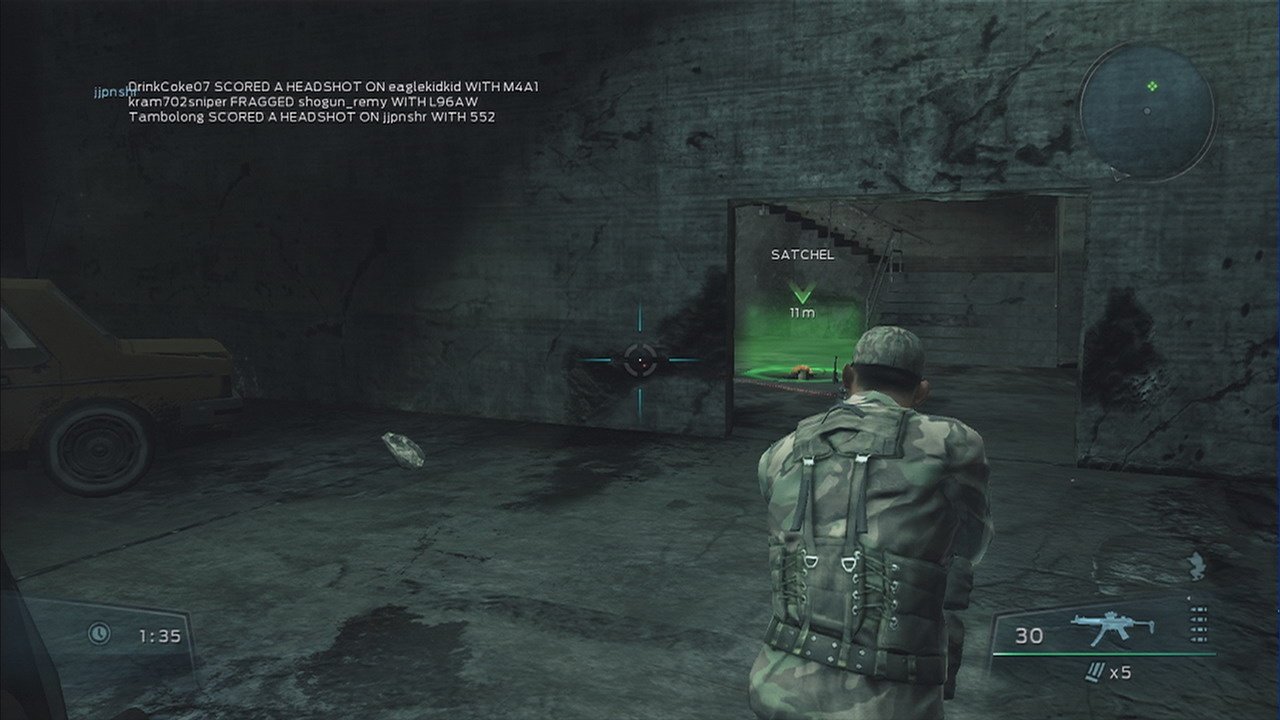Select the MP5 weapon icon in the HUD
This screenshot has width=1280, height=720.
[x=1110, y=625]
